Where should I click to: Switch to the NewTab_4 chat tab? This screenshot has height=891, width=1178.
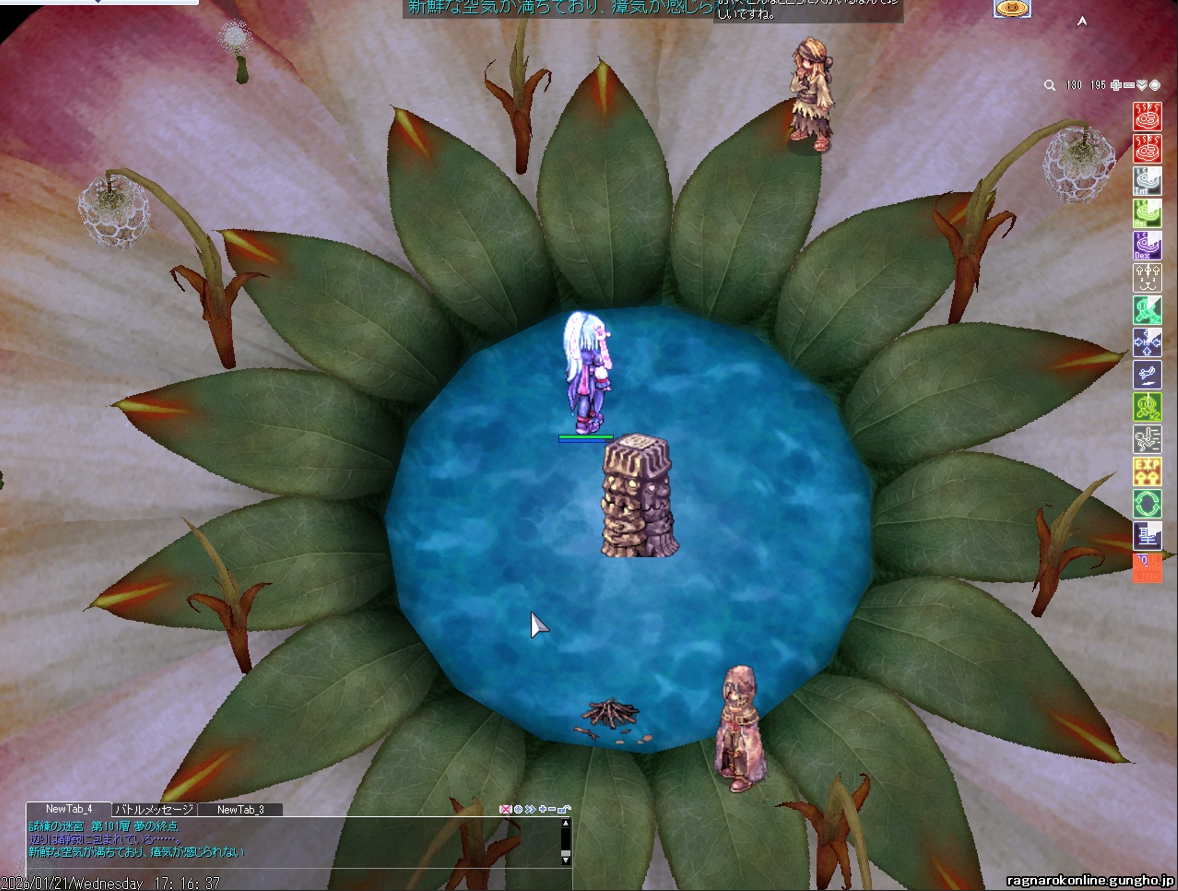coord(69,809)
